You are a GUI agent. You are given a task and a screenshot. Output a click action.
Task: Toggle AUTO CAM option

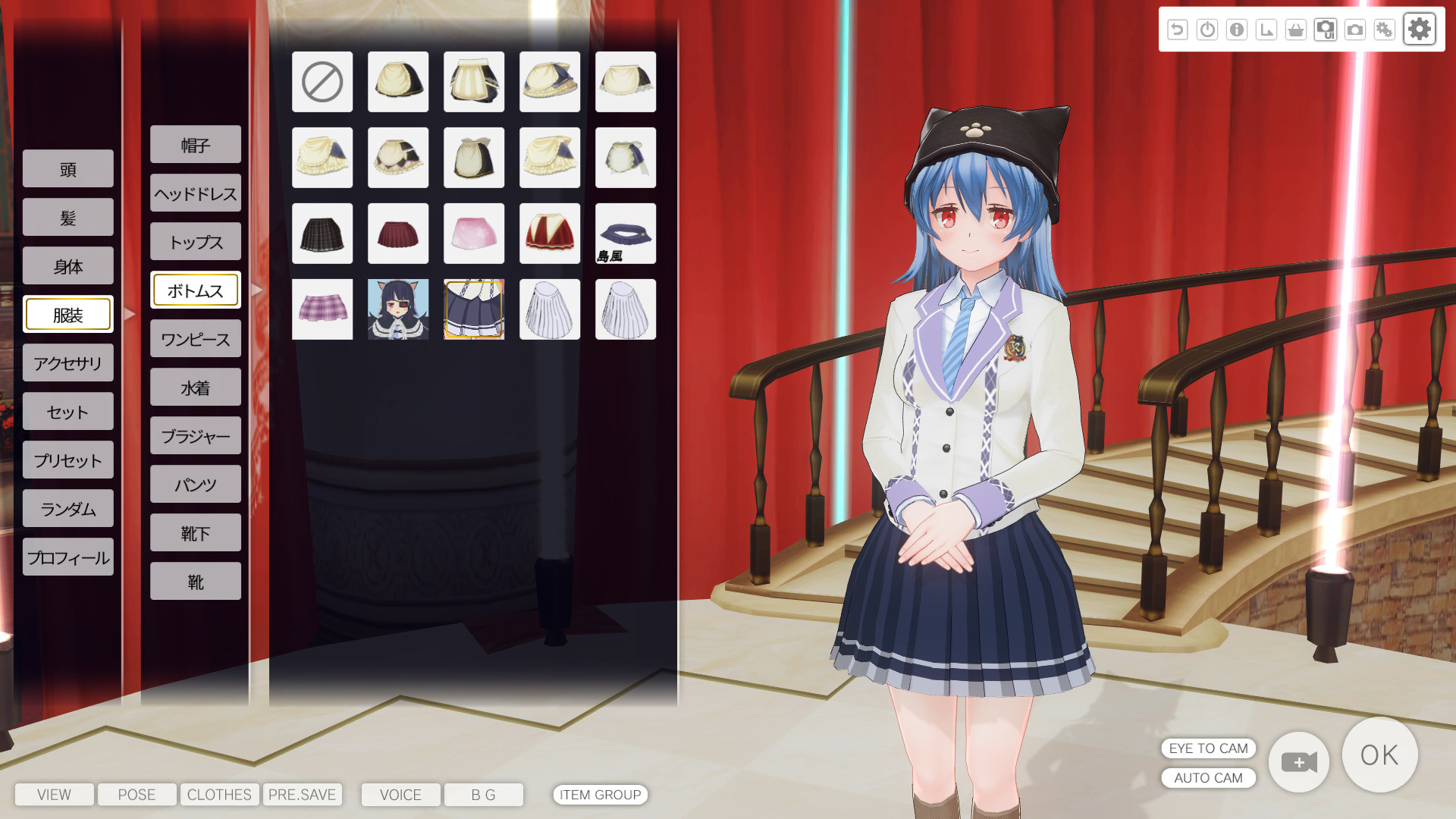[x=1208, y=778]
